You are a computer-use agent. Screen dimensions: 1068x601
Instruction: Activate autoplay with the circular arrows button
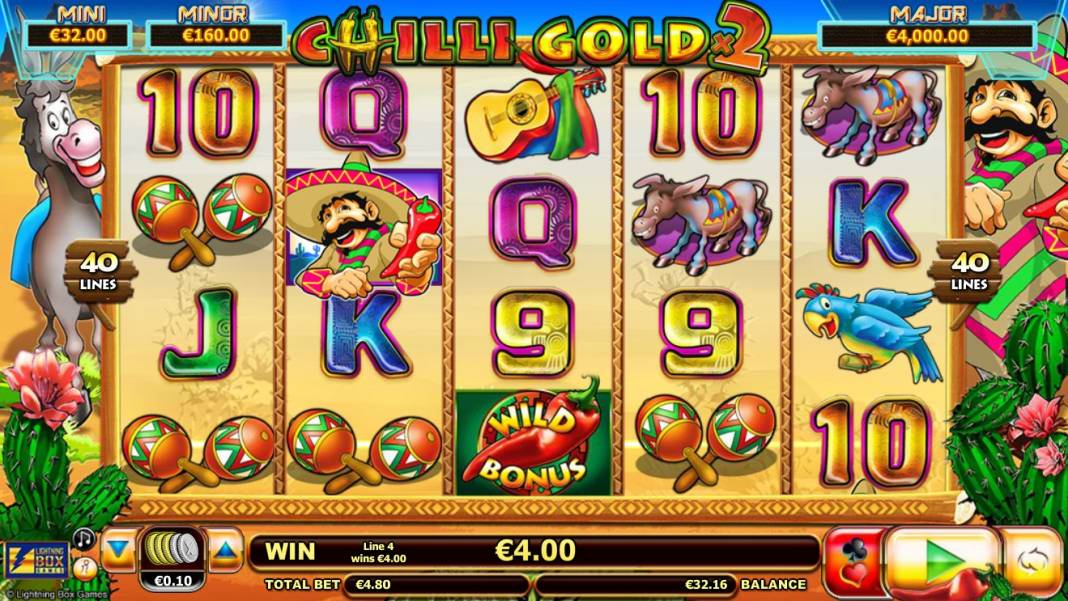pos(1031,561)
